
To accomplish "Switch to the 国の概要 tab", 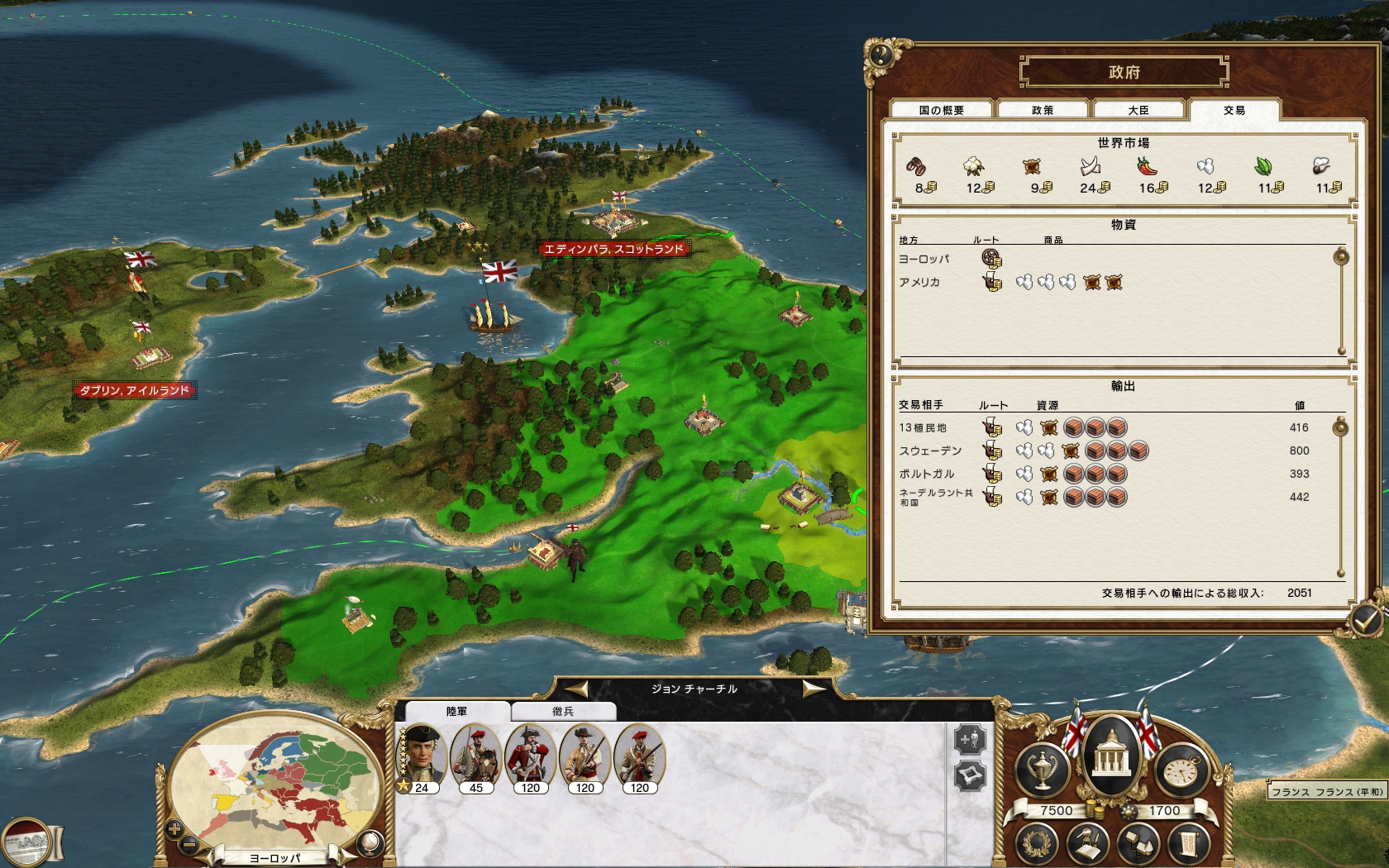I will point(941,110).
